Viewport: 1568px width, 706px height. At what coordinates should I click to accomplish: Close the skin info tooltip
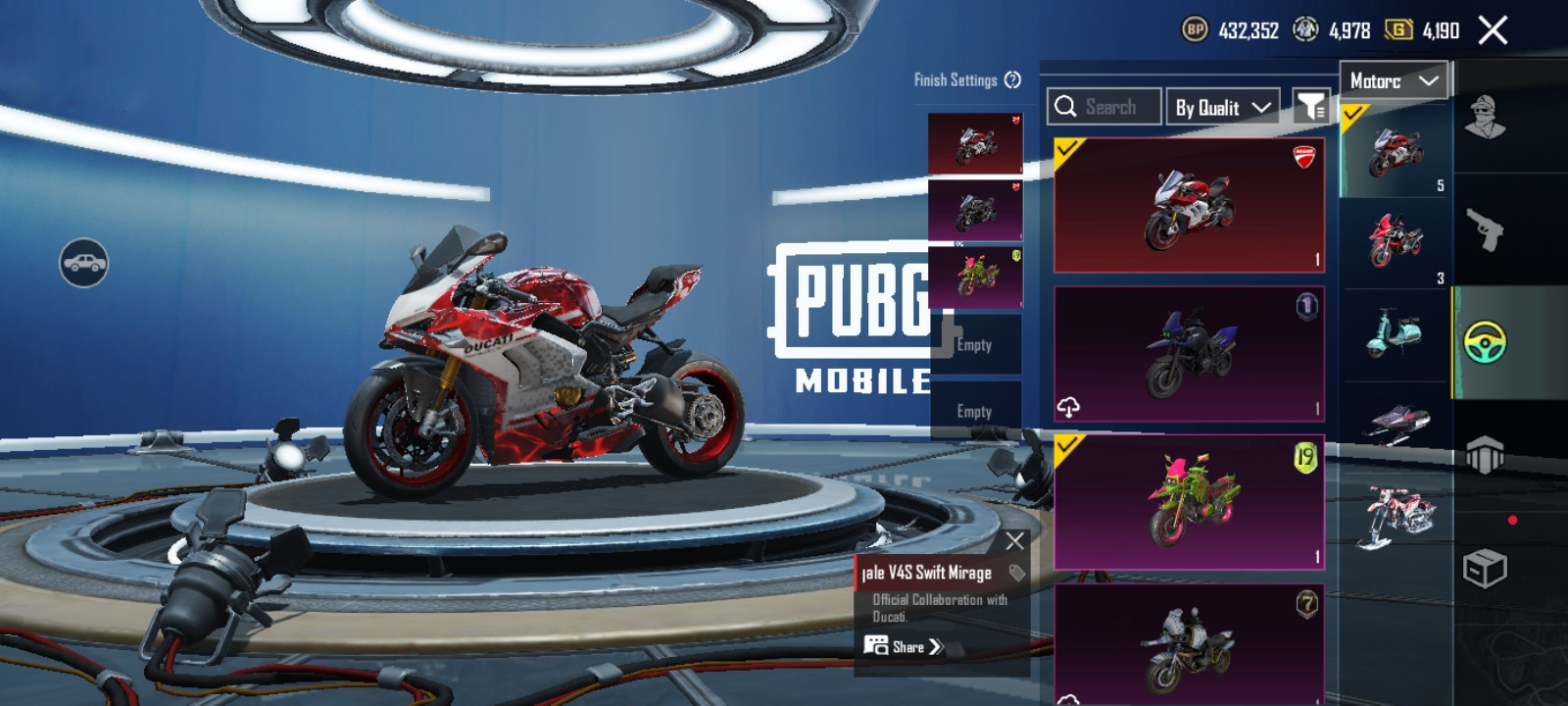1014,541
